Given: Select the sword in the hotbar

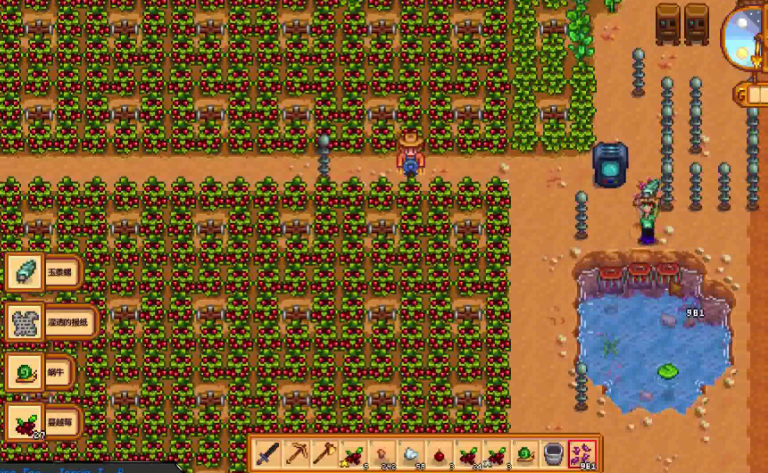Looking at the screenshot, I should 266,454.
